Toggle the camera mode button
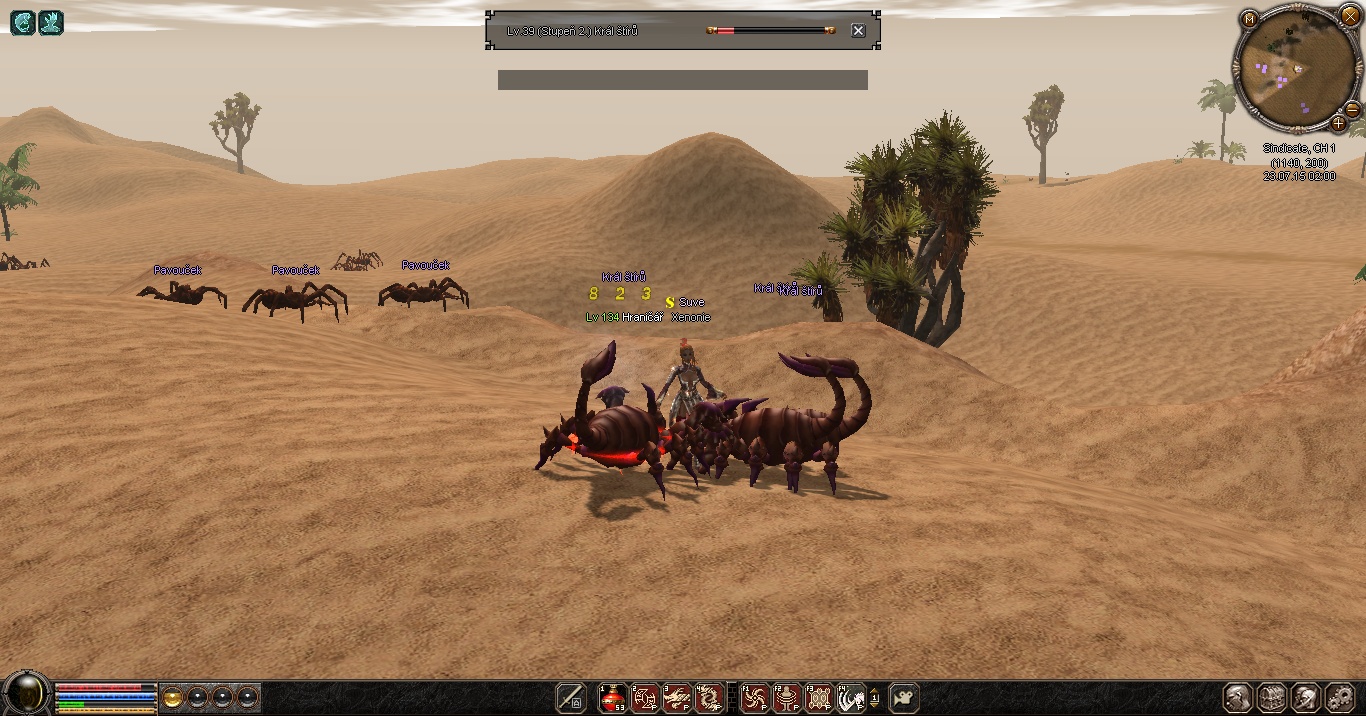This screenshot has height=716, width=1366. (904, 697)
